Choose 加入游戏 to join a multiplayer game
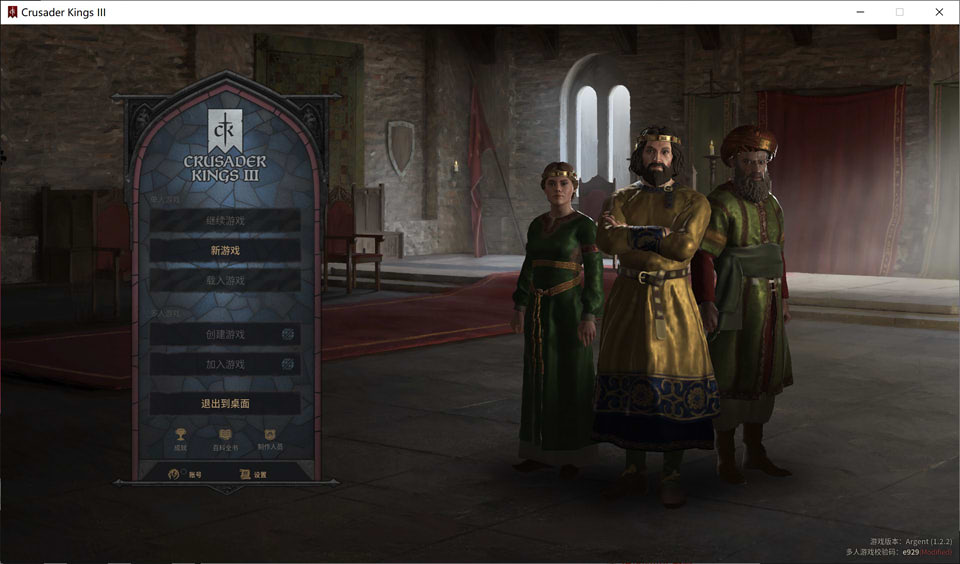Screen dimensions: 960x564 coord(225,364)
